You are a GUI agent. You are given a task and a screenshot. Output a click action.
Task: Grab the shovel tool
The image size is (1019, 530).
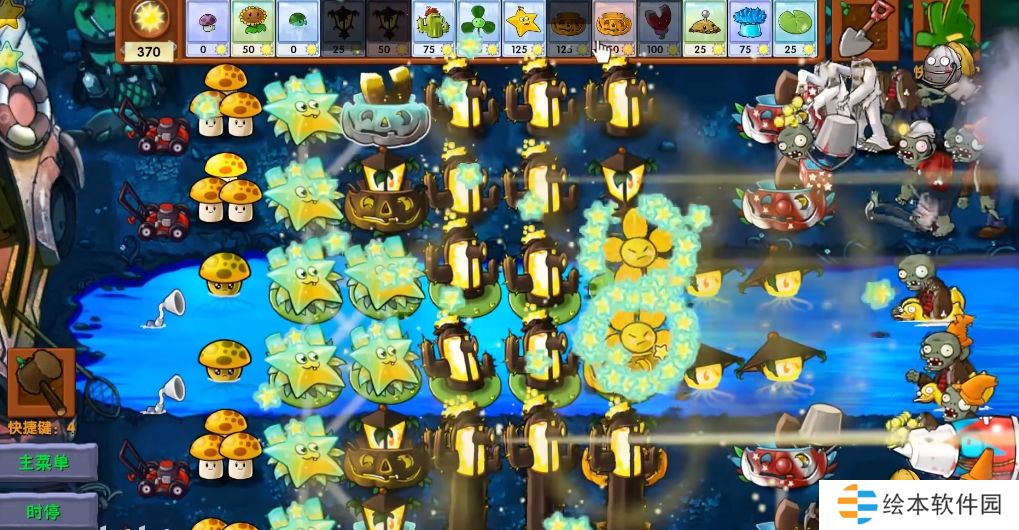pos(862,30)
